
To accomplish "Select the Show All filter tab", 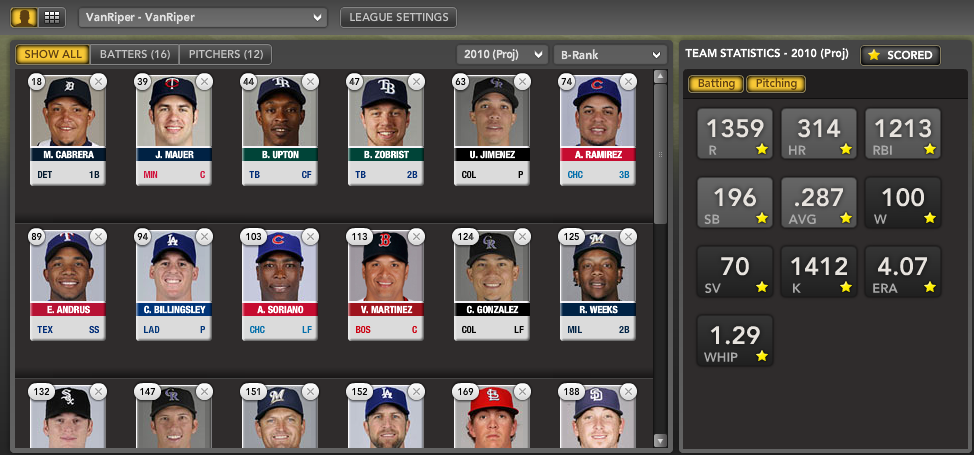I will [x=53, y=54].
